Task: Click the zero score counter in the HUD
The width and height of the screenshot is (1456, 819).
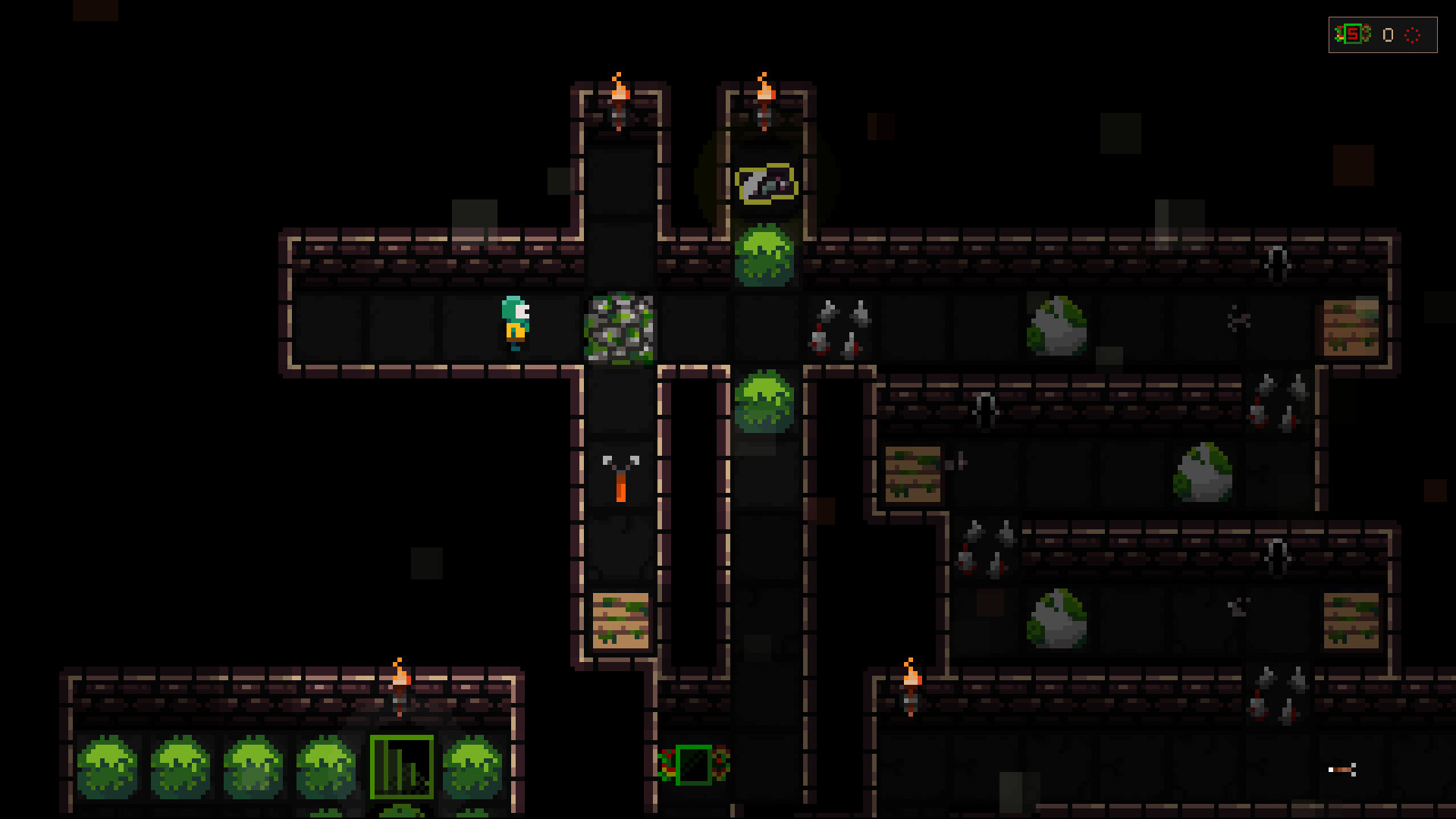Action: 1387,34
